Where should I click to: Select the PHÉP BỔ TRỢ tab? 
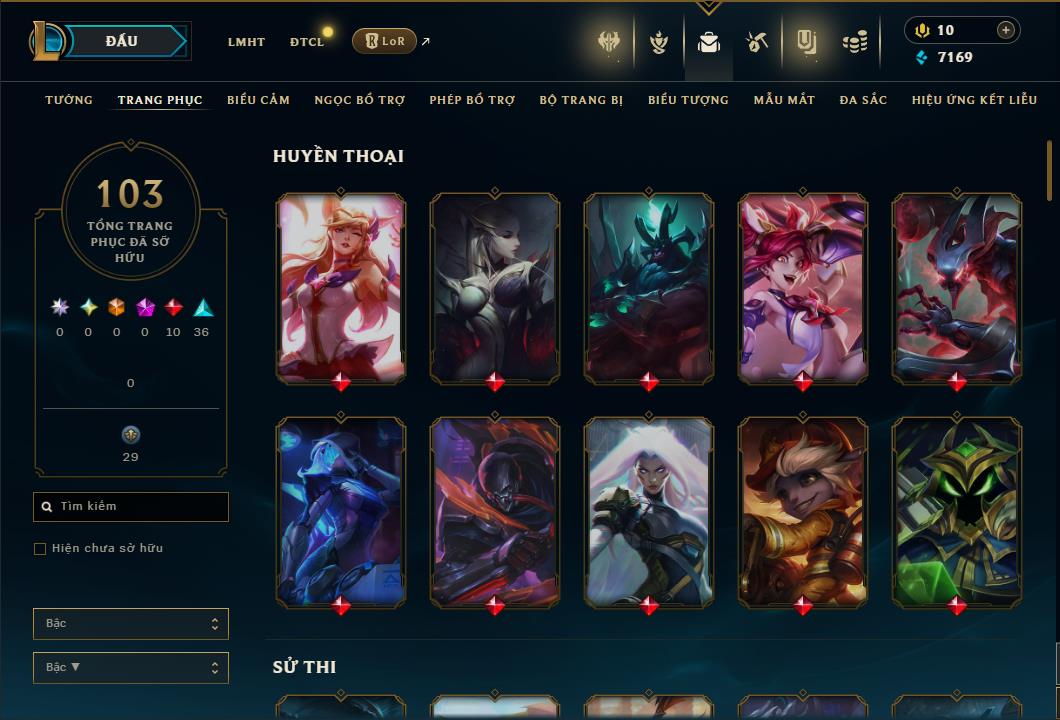(472, 100)
